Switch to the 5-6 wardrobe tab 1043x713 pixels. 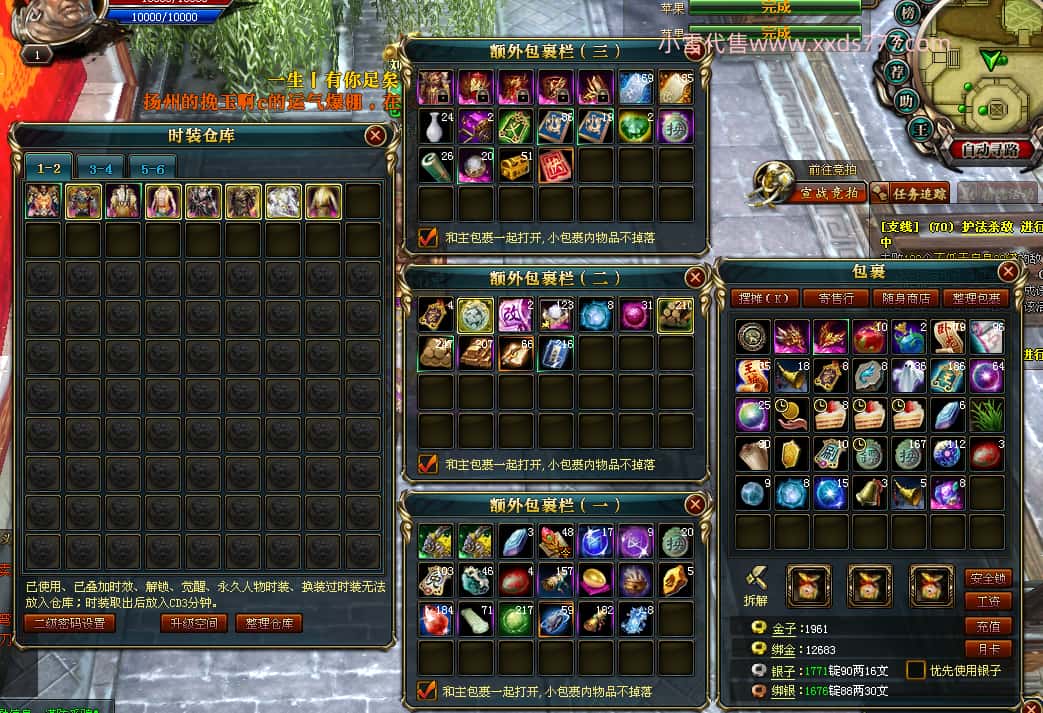coord(152,169)
